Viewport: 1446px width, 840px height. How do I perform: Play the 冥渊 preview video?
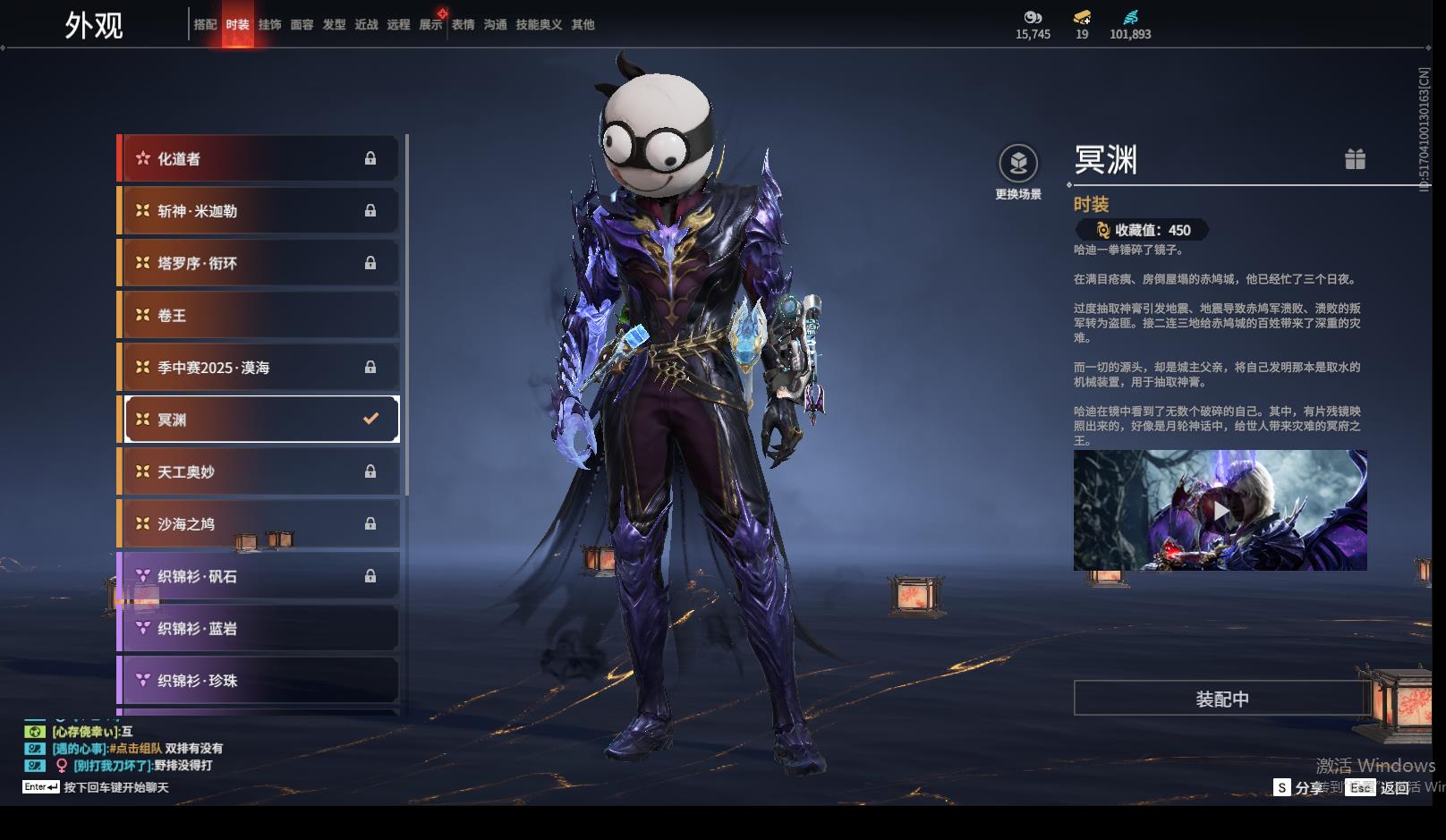(1221, 511)
